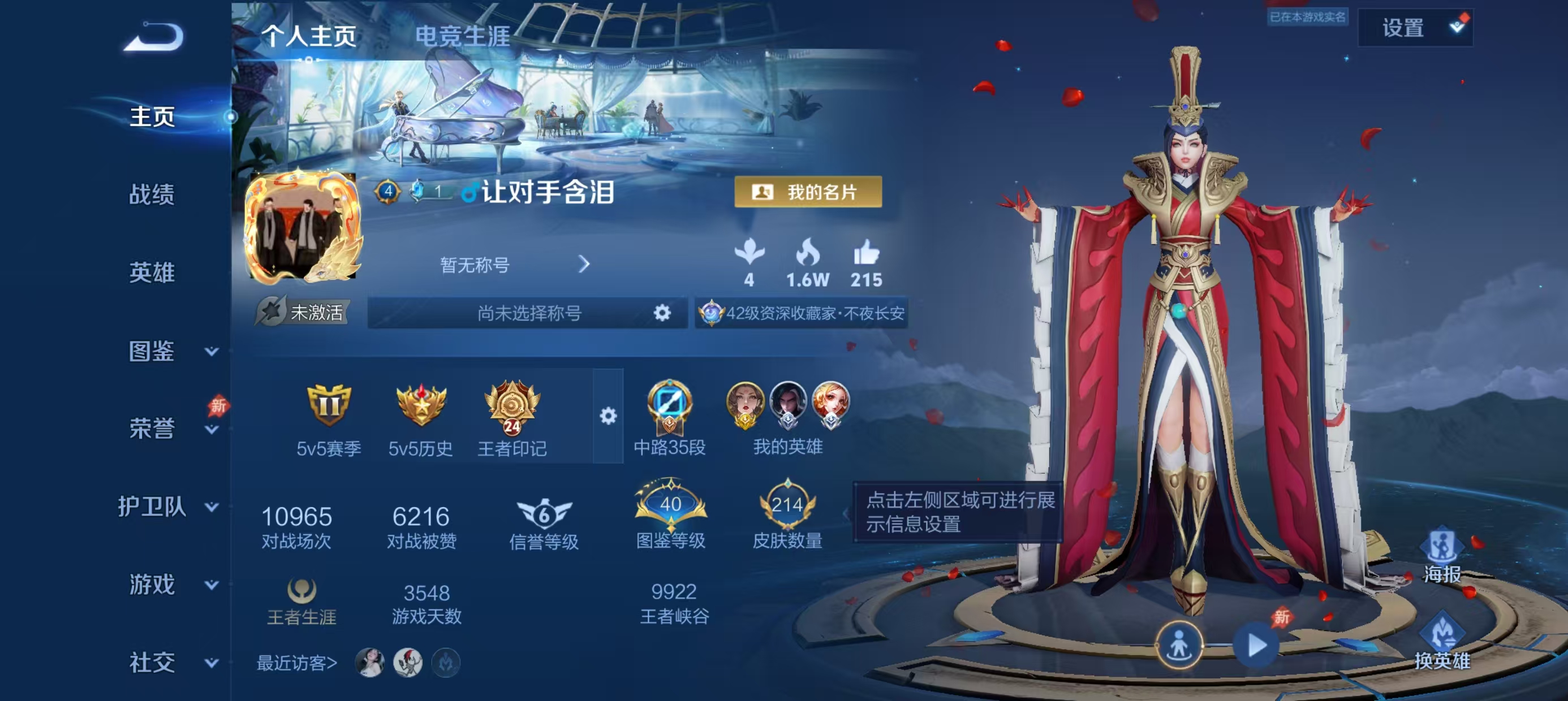Switch to the 电竞生涯 tab

point(462,37)
